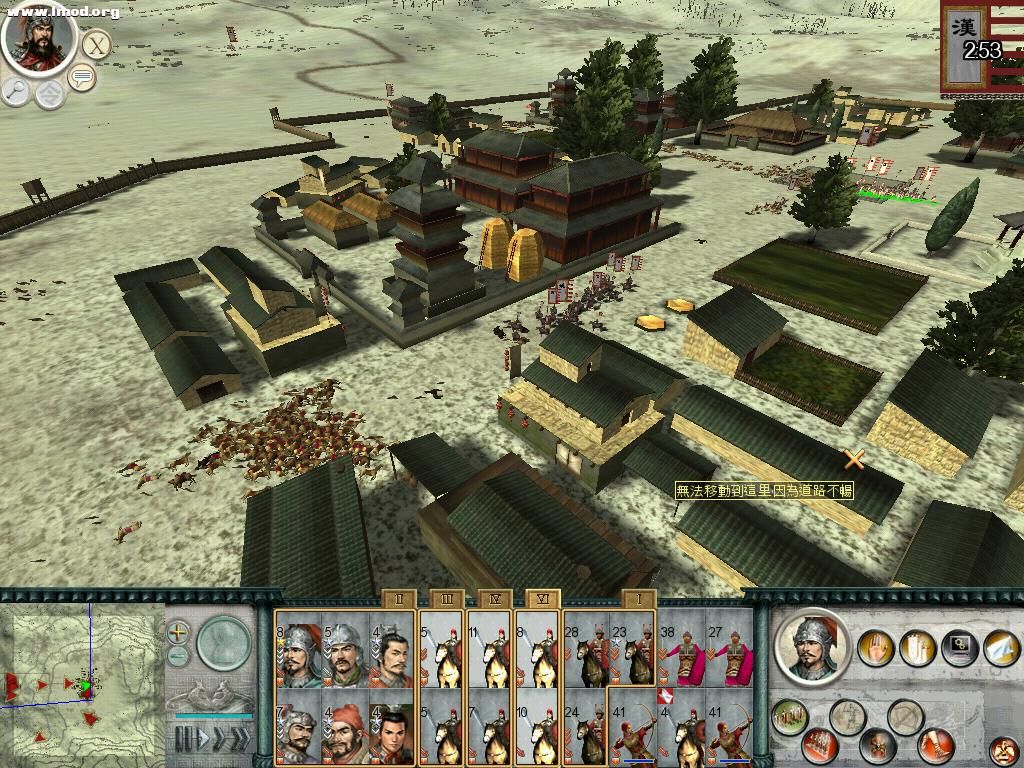Dismiss the advisor with the X button
Image resolution: width=1024 pixels, height=768 pixels.
click(96, 45)
